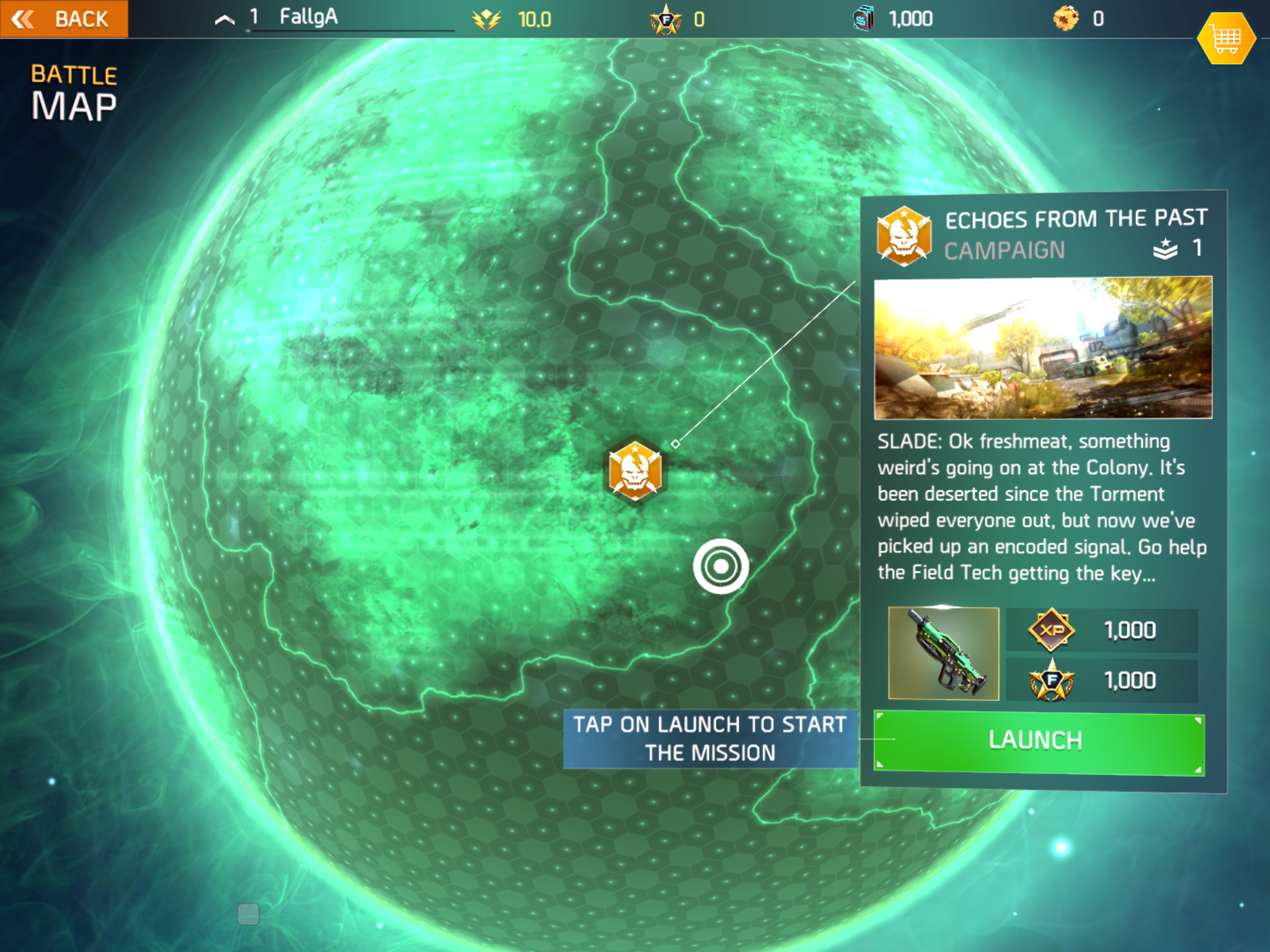The image size is (1270, 952).
Task: Click the F-star medal icon showing 0
Action: click(665, 19)
